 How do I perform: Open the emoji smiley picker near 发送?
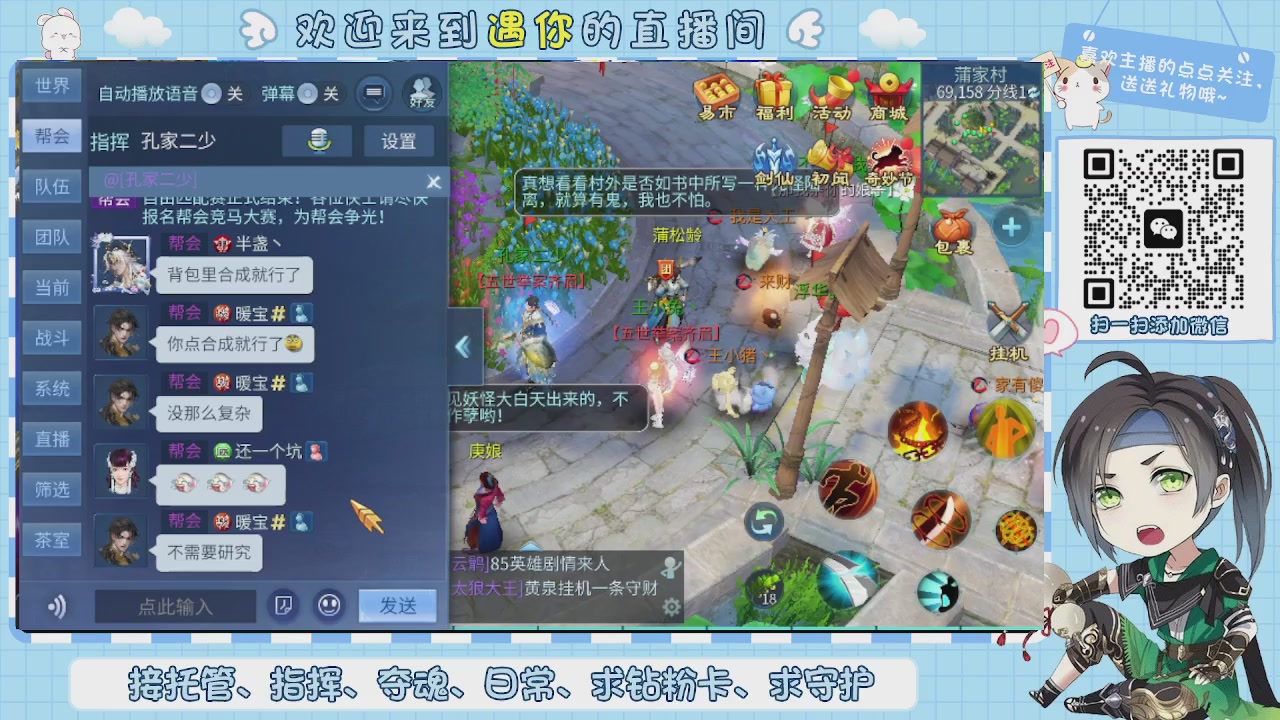point(330,607)
